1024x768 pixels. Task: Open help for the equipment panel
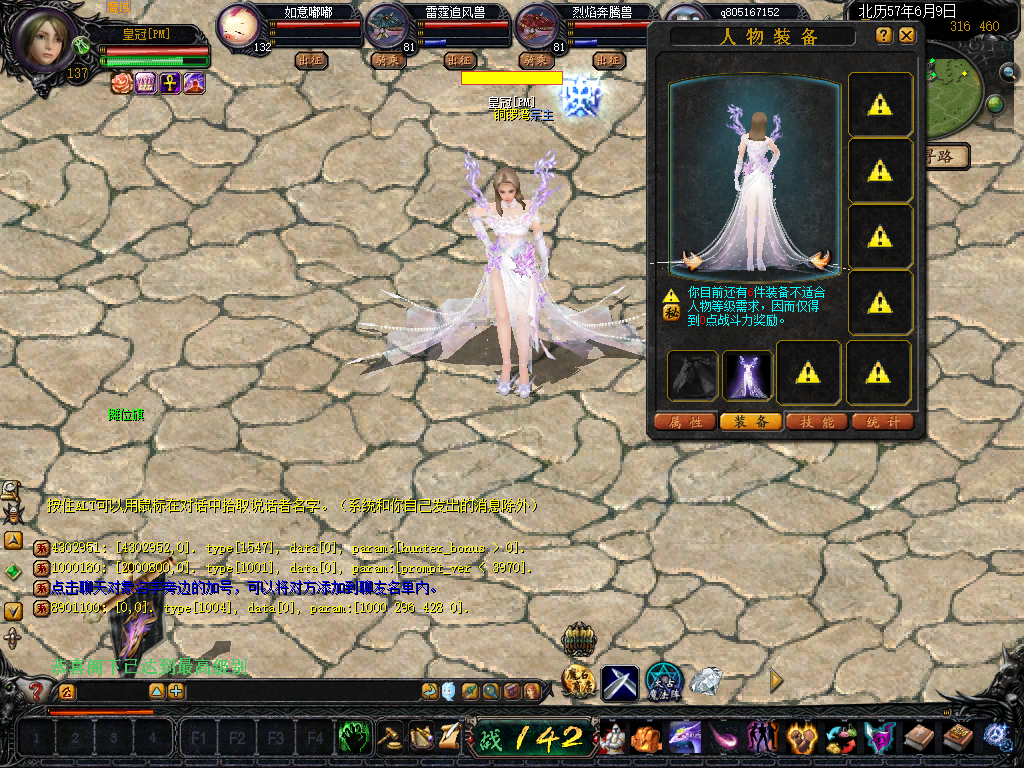pos(883,35)
